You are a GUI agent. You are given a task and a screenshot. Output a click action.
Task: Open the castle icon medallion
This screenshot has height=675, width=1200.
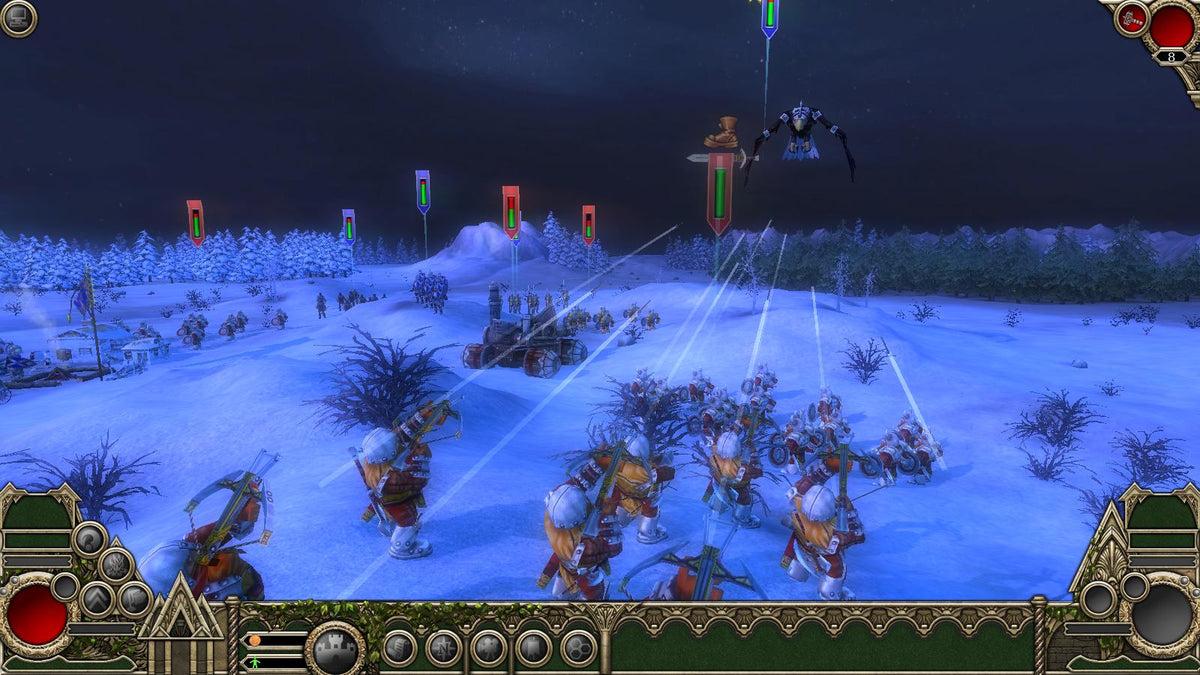(334, 650)
